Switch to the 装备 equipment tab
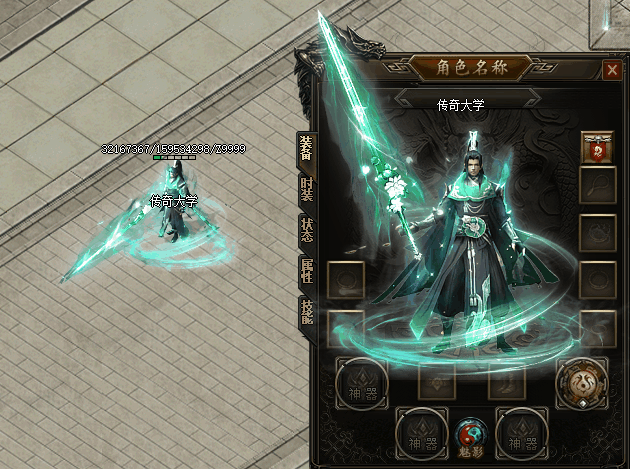The image size is (630, 469). point(306,148)
